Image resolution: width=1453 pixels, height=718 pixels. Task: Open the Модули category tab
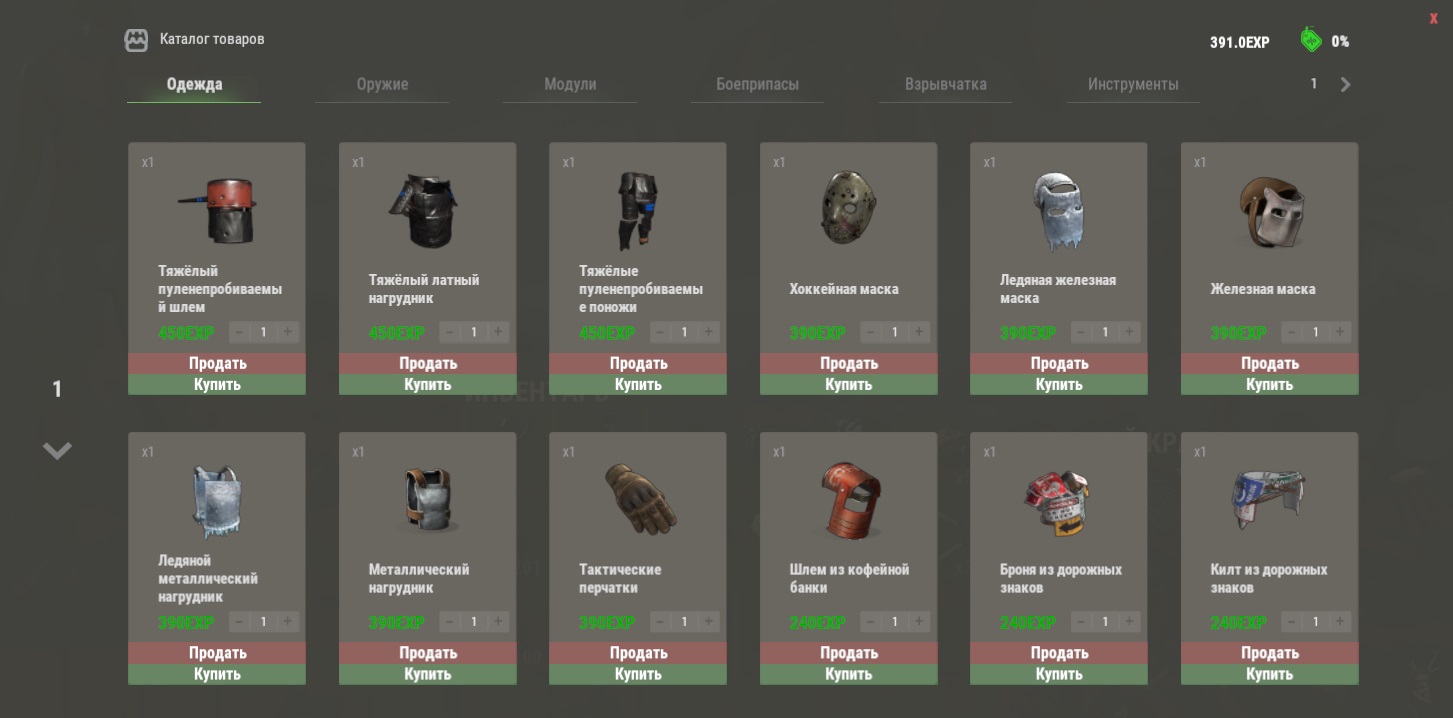(570, 85)
